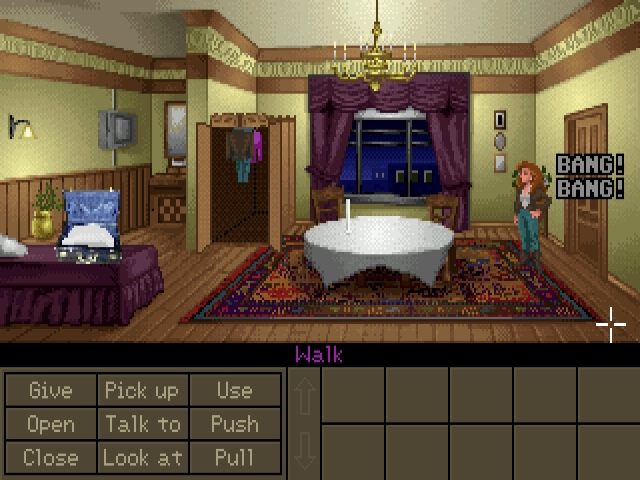Choose the Pick up verb

[142, 390]
